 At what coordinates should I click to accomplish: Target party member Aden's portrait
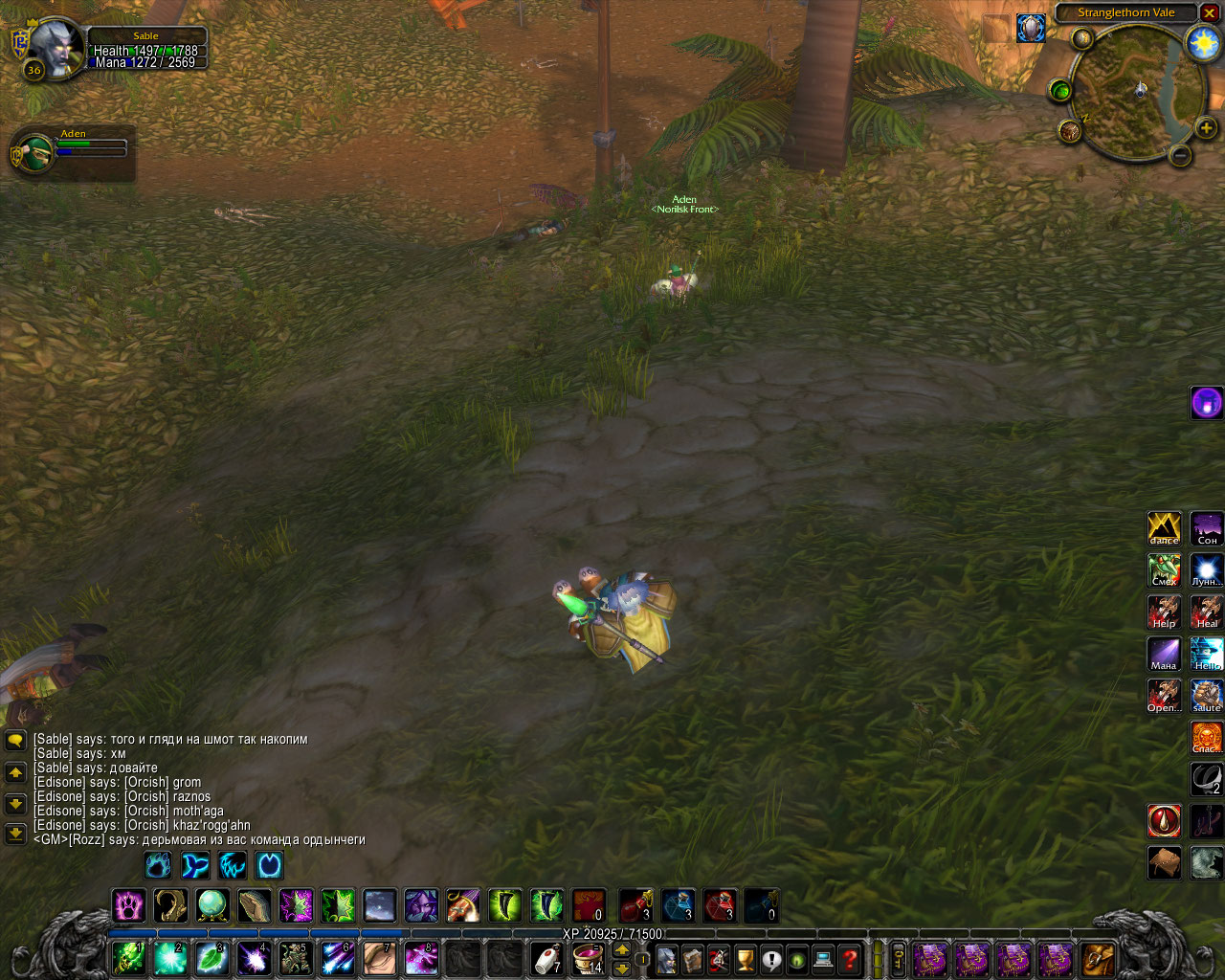point(34,153)
